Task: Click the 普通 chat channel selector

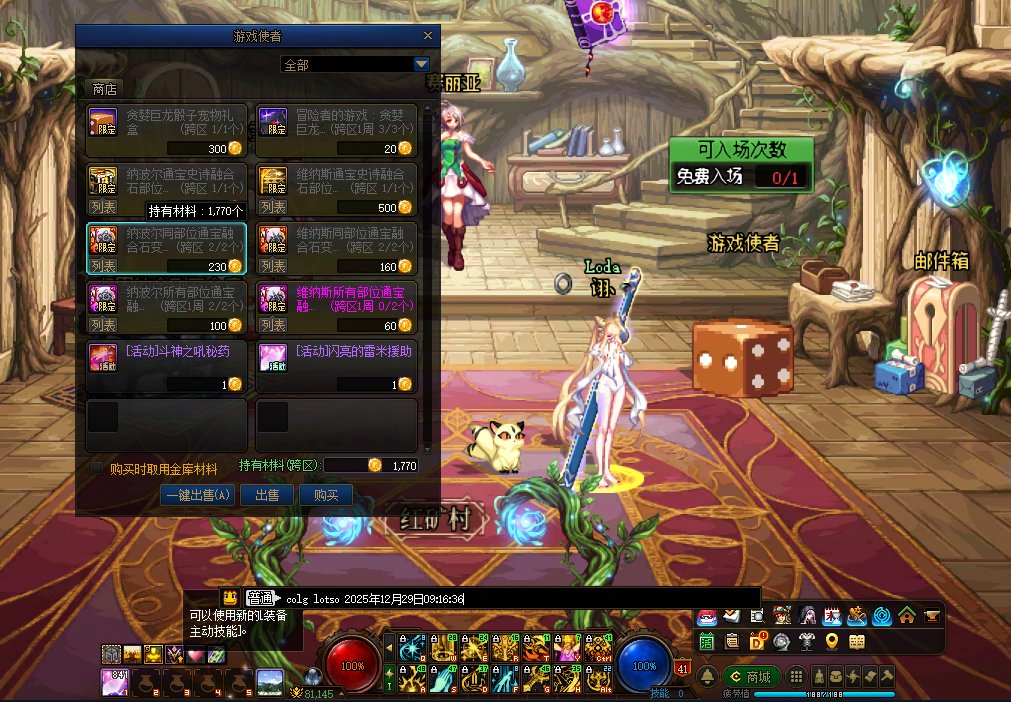Action: tap(260, 598)
